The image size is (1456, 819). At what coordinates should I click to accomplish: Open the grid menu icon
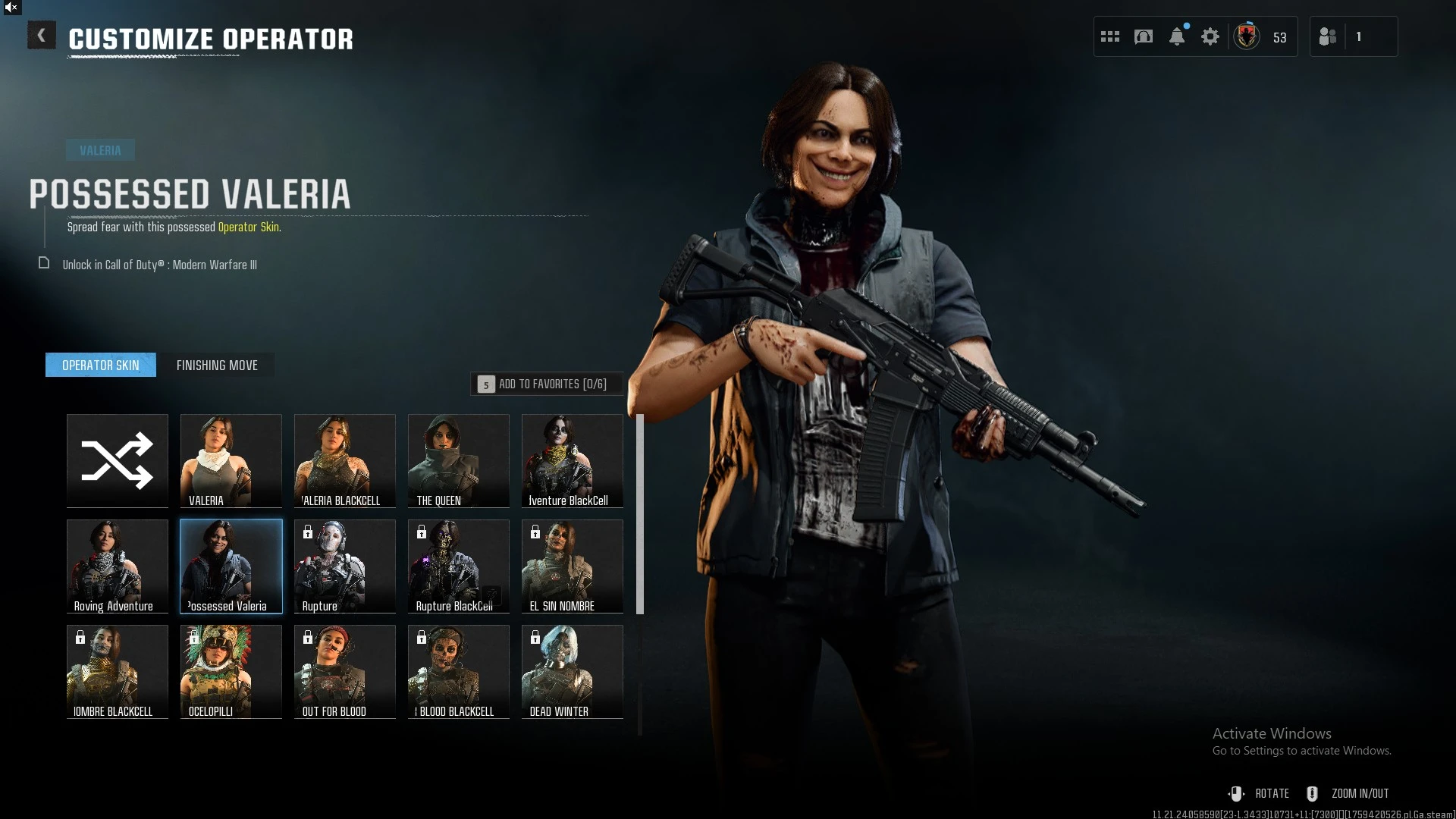pyautogui.click(x=1110, y=36)
